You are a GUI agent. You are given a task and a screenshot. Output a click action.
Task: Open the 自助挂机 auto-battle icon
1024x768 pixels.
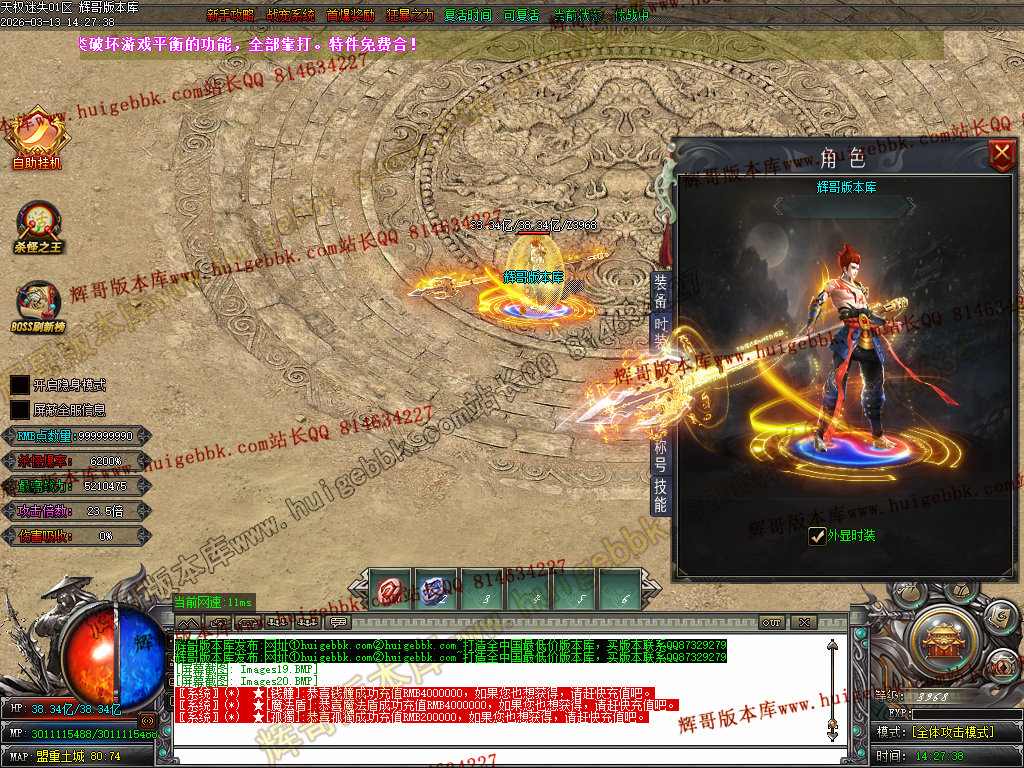point(37,138)
